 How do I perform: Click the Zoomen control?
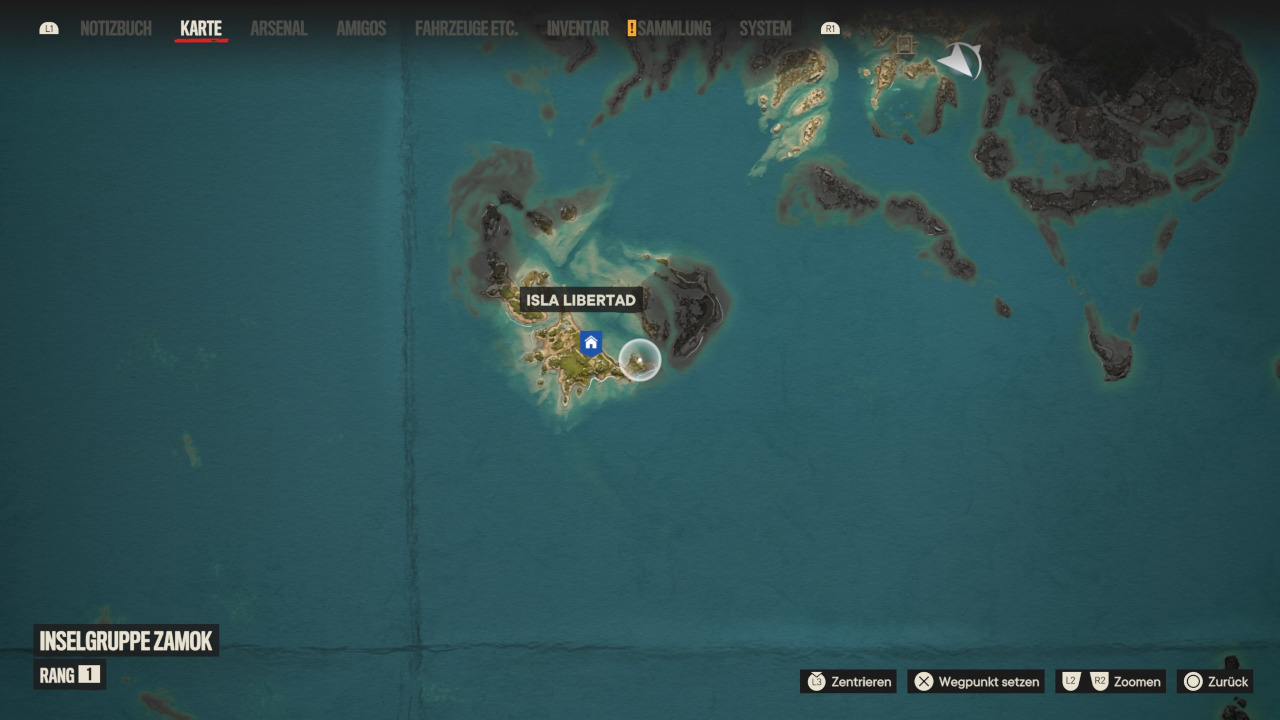click(x=1111, y=681)
